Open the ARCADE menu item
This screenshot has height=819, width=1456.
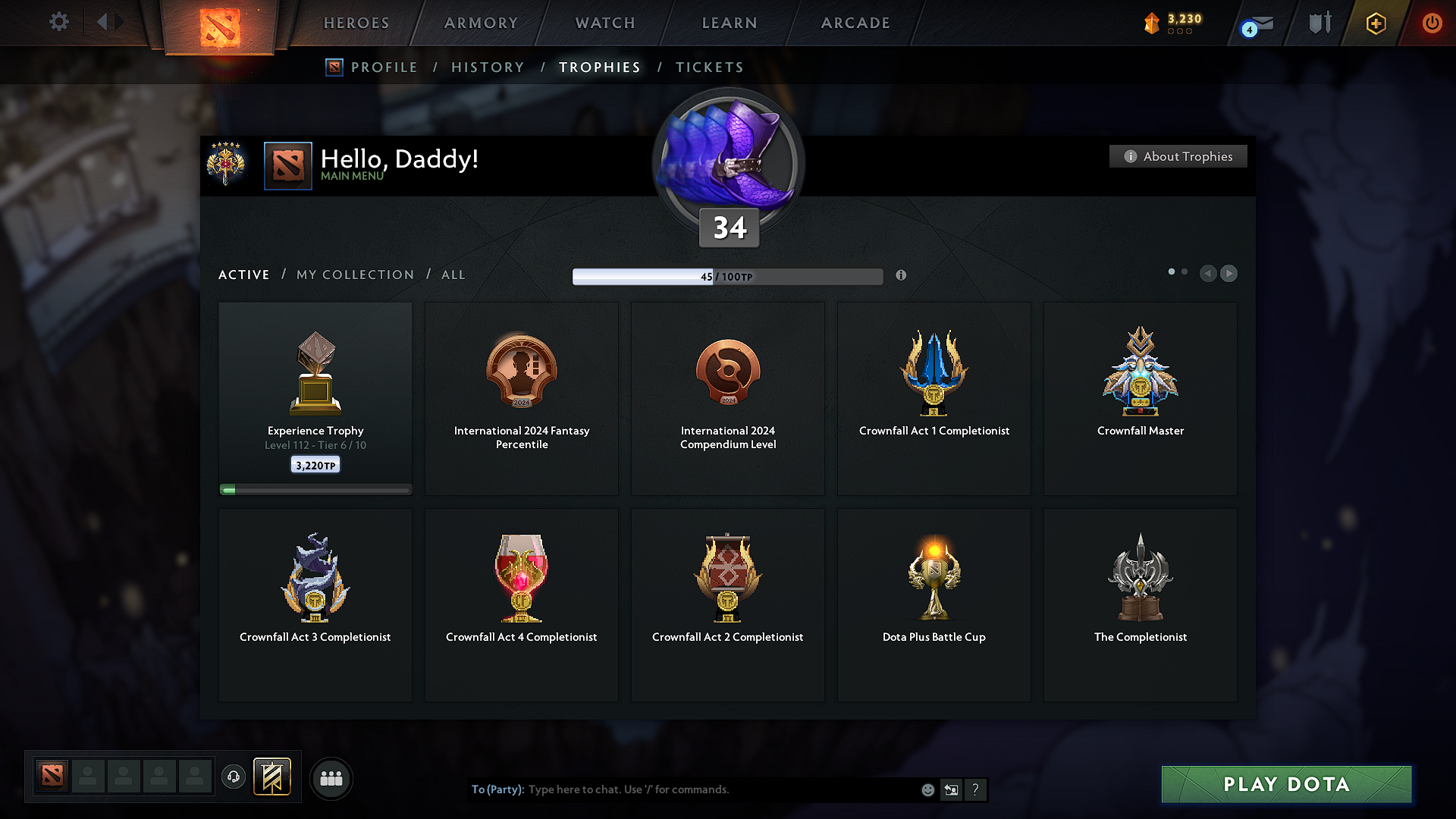[855, 23]
